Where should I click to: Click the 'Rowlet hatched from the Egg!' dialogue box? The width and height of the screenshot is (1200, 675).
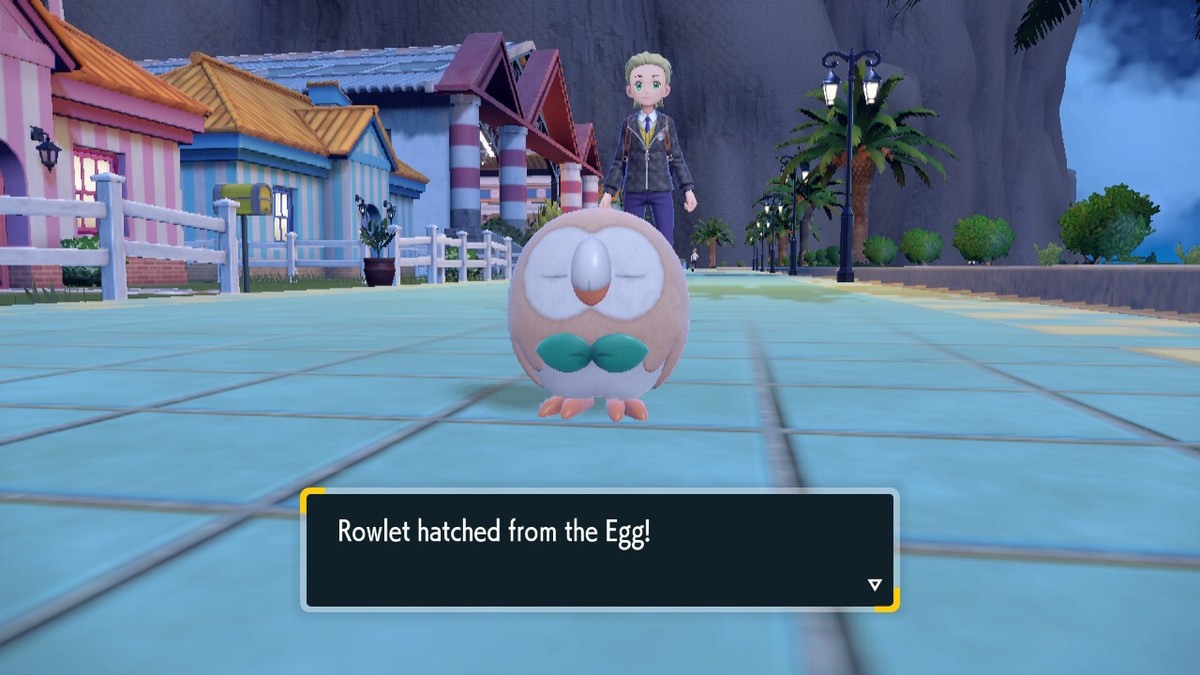[599, 549]
